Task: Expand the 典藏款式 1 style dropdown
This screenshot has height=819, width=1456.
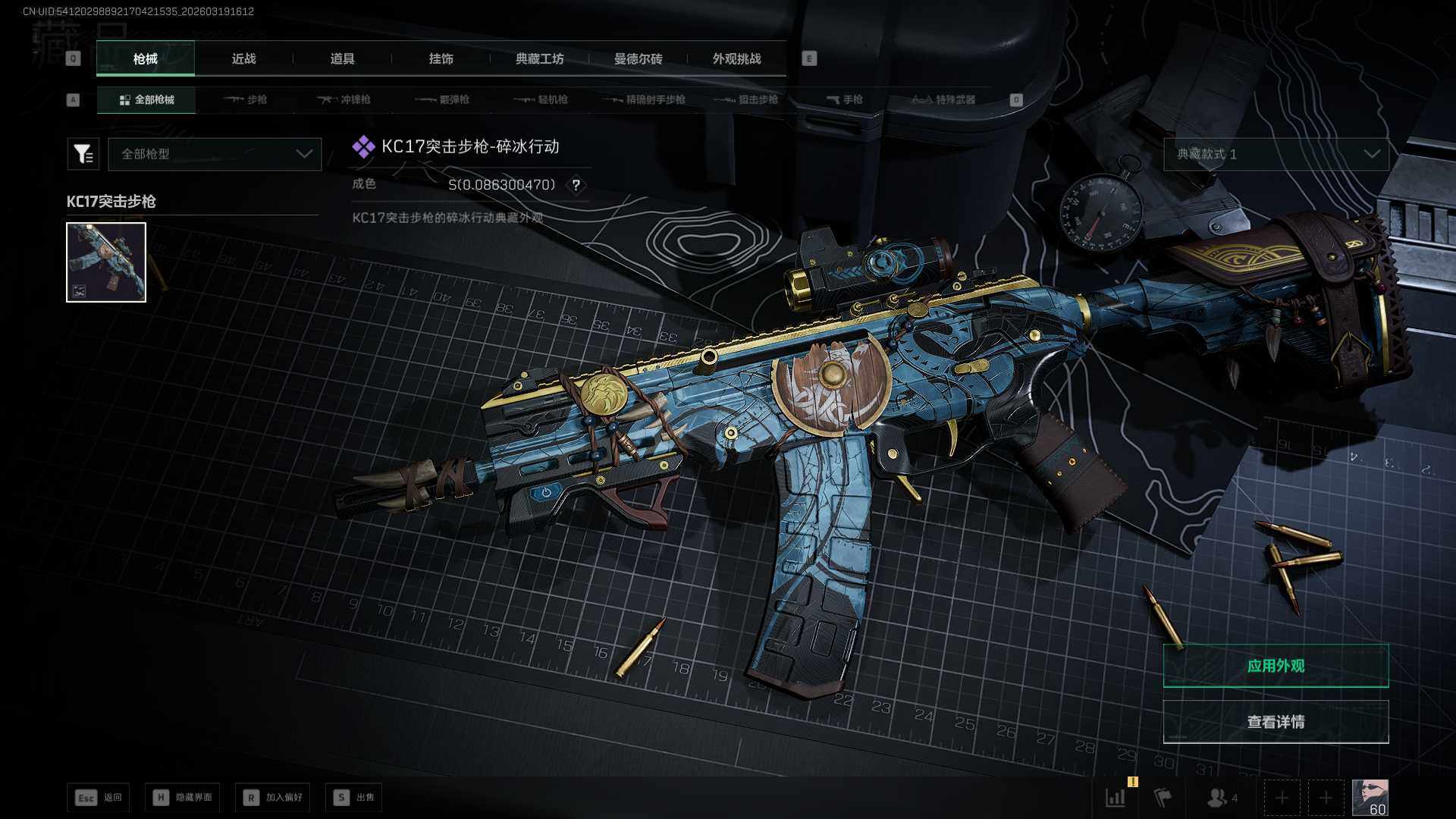Action: pyautogui.click(x=1276, y=154)
